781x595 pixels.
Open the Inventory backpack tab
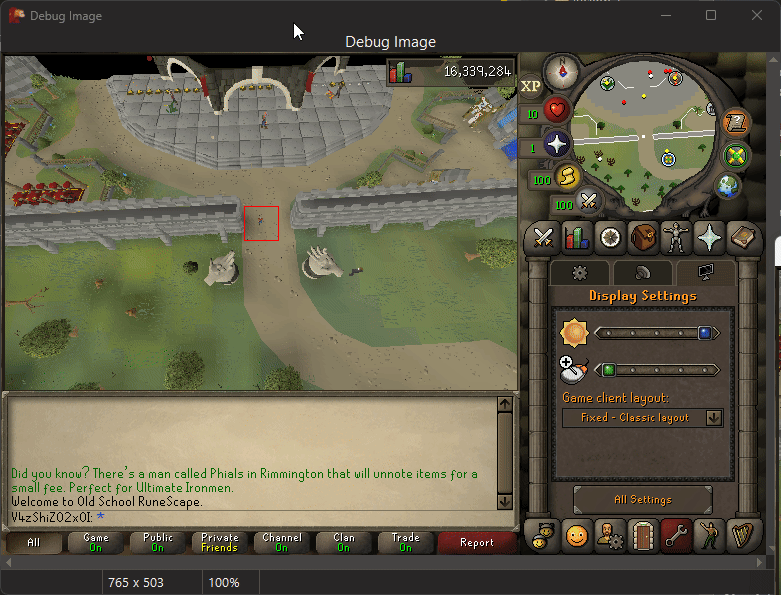pos(643,238)
